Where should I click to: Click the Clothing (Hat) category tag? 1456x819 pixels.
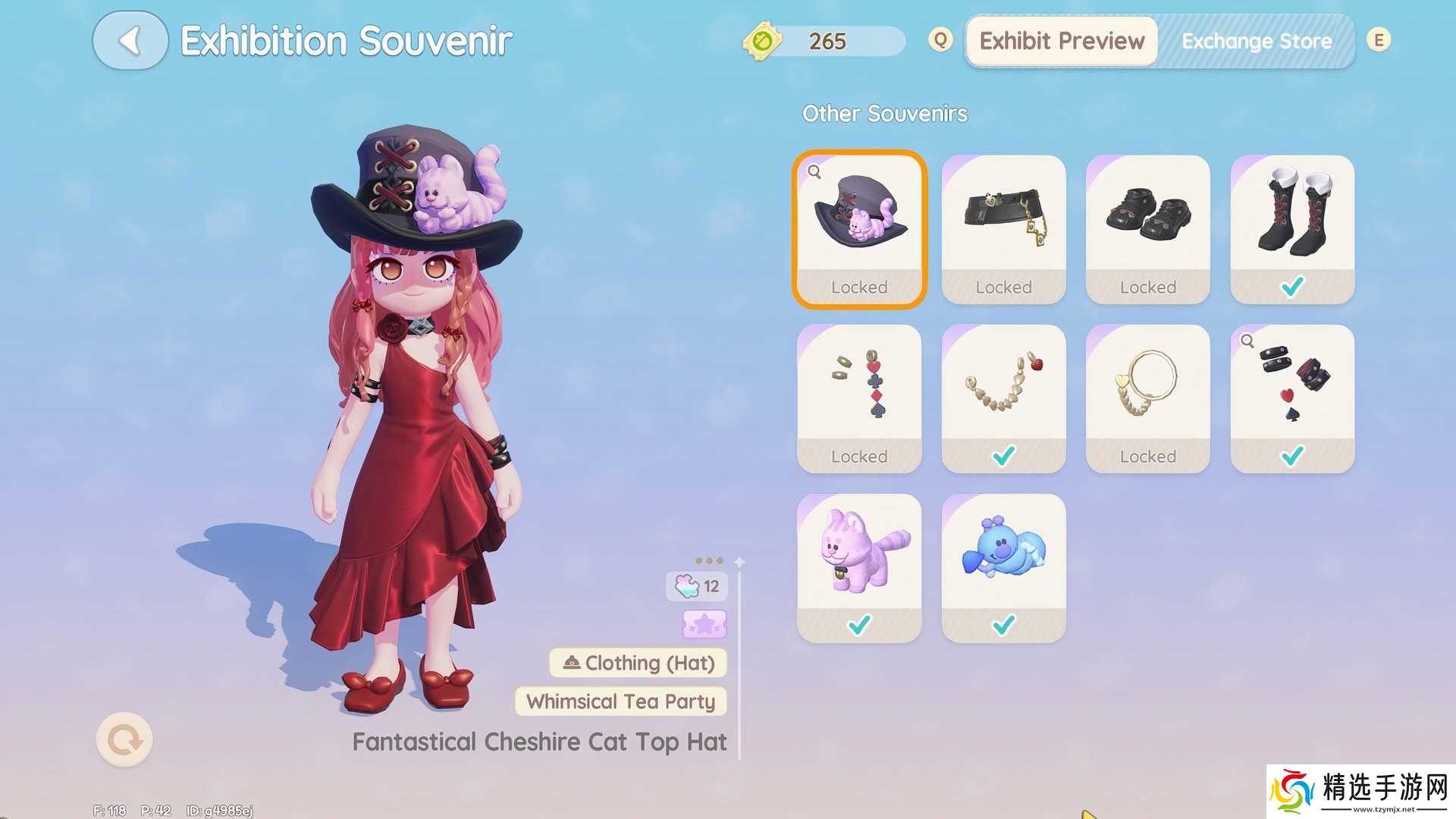click(x=638, y=663)
